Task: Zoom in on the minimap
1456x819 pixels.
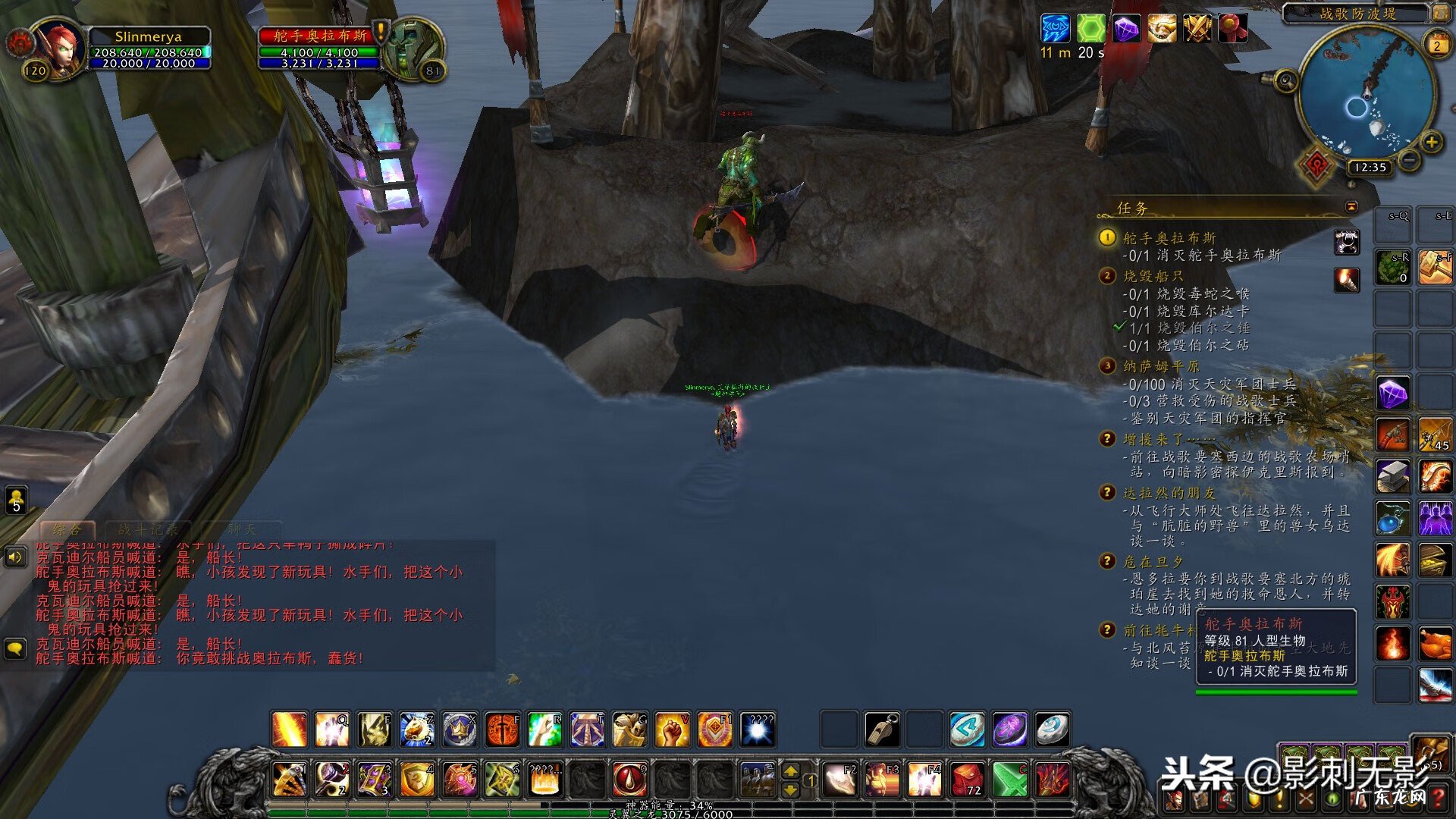Action: [x=1431, y=142]
